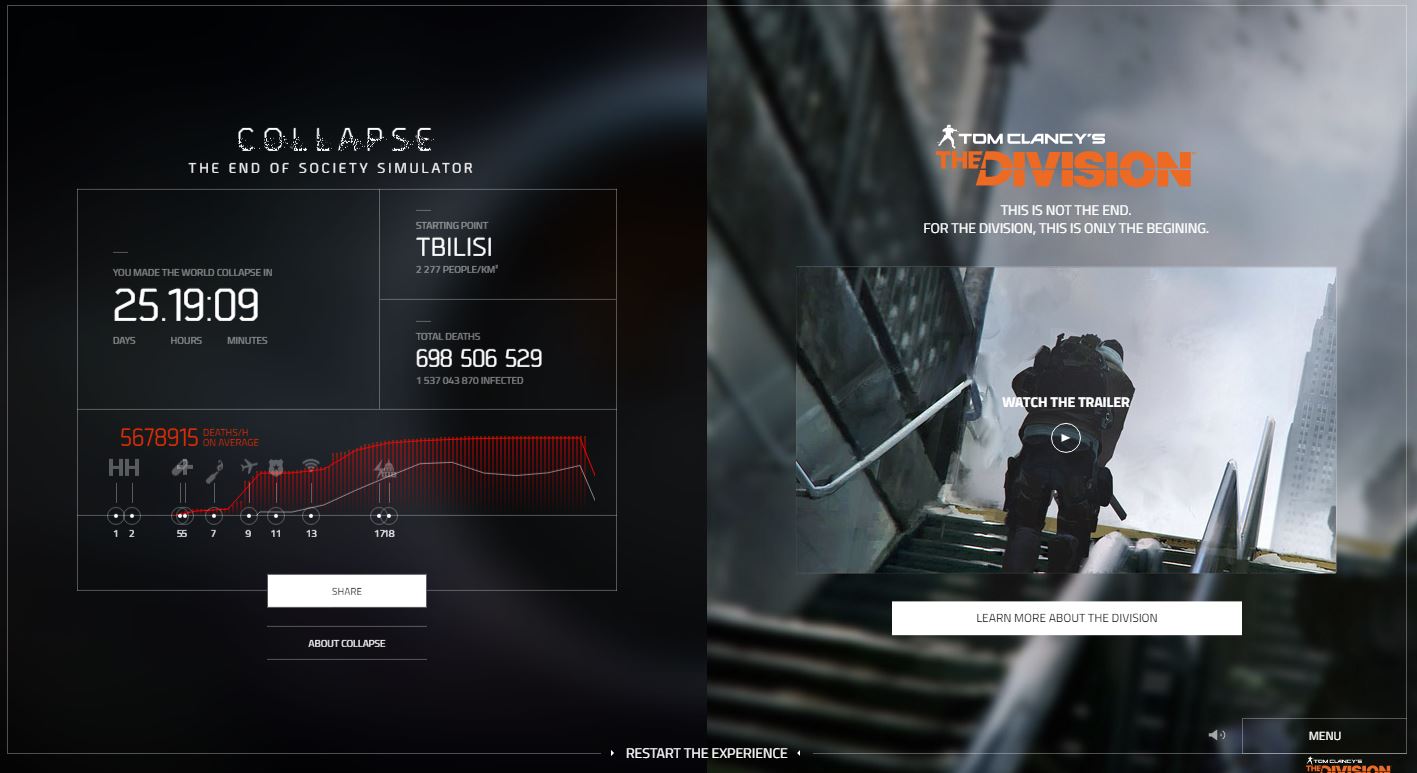The image size is (1417, 773).
Task: Click the SHARE button
Action: (346, 591)
